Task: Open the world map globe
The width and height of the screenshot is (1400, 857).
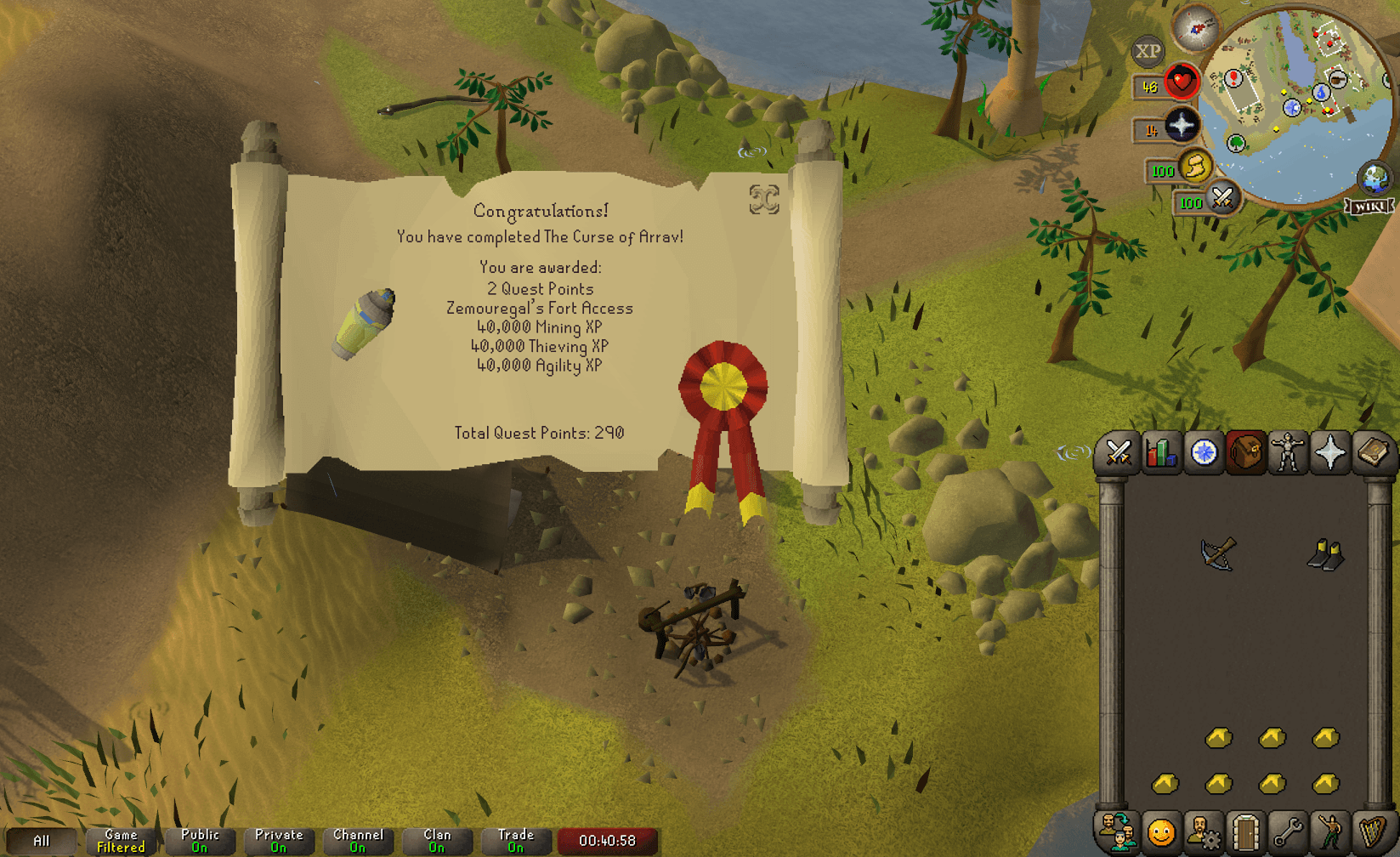Action: click(x=1374, y=178)
